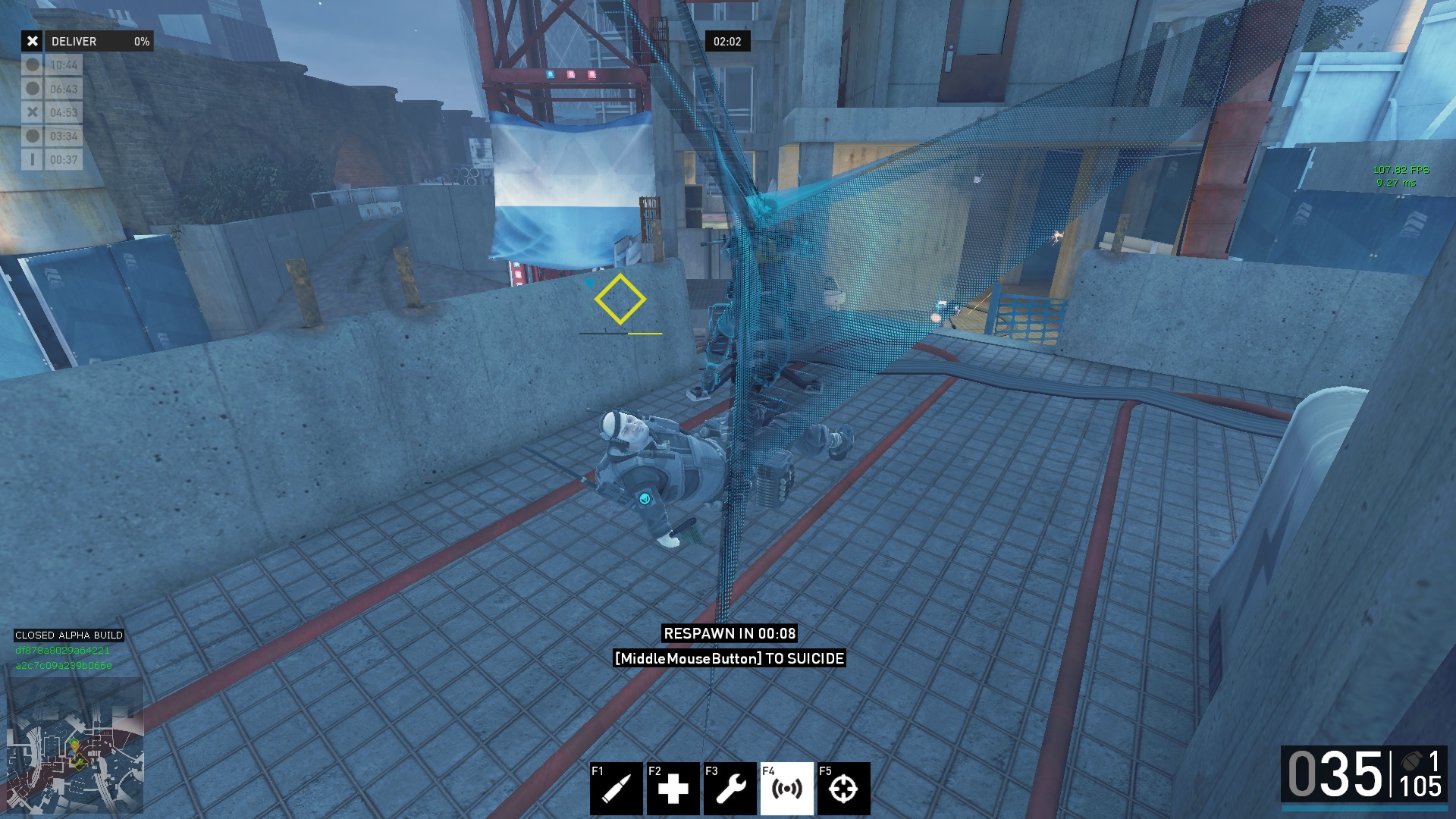
Task: Select the yellow diamond objective marker
Action: click(620, 300)
